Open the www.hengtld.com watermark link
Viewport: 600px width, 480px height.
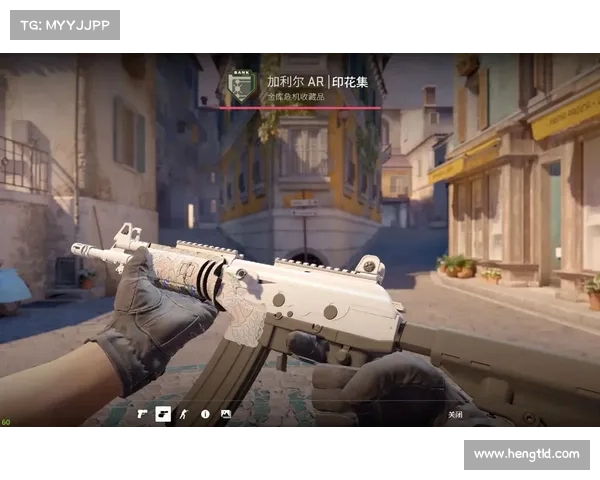[x=526, y=454]
